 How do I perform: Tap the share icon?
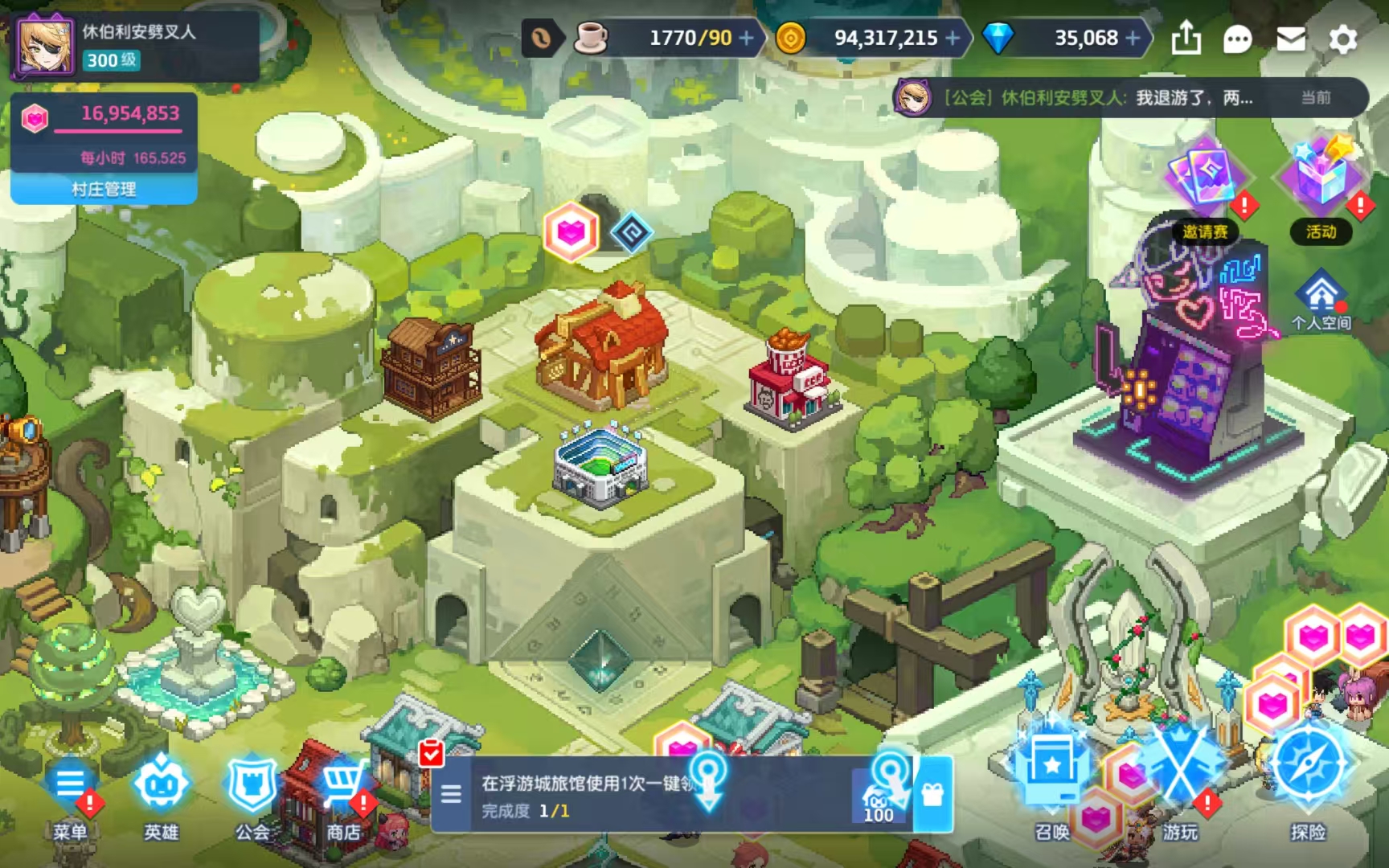pos(1186,38)
